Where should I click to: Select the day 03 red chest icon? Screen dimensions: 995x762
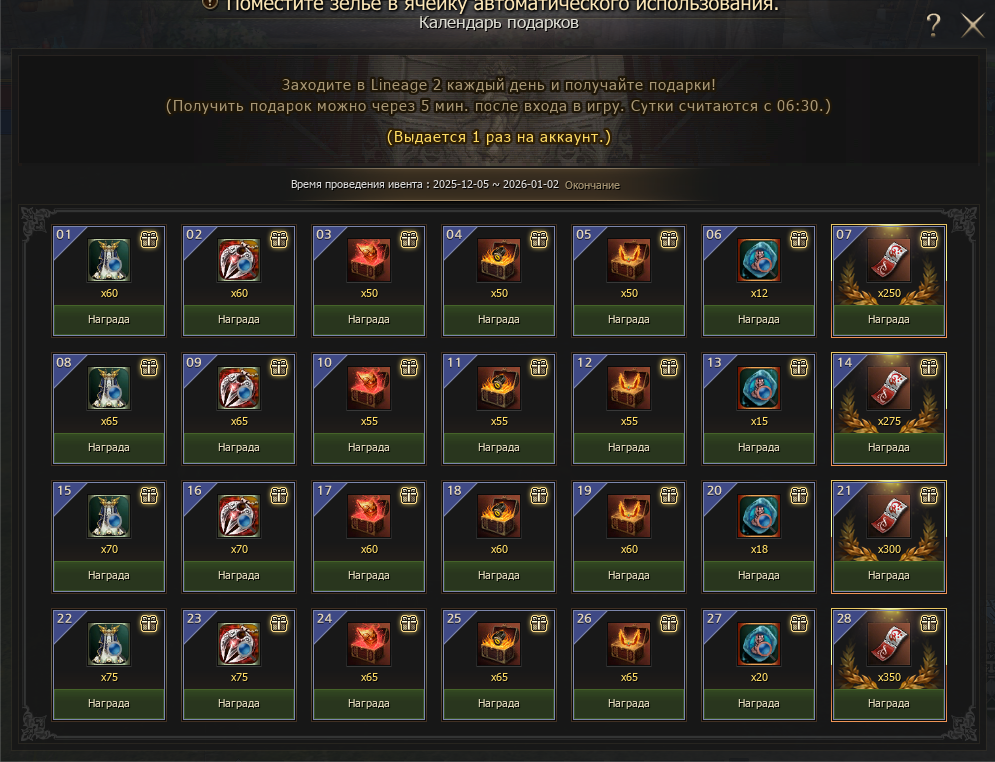pos(369,260)
